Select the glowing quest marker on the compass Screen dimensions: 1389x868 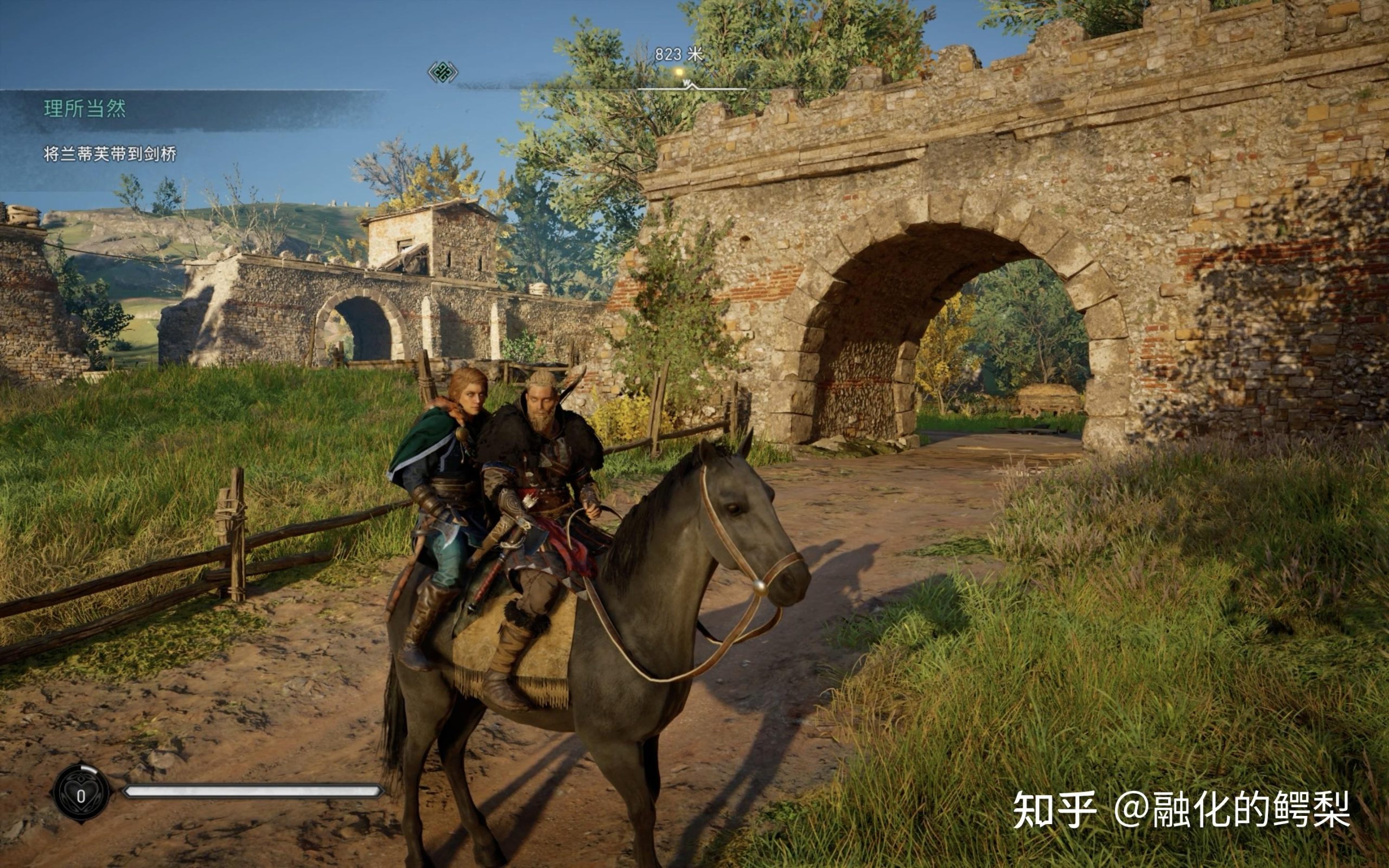pos(679,72)
